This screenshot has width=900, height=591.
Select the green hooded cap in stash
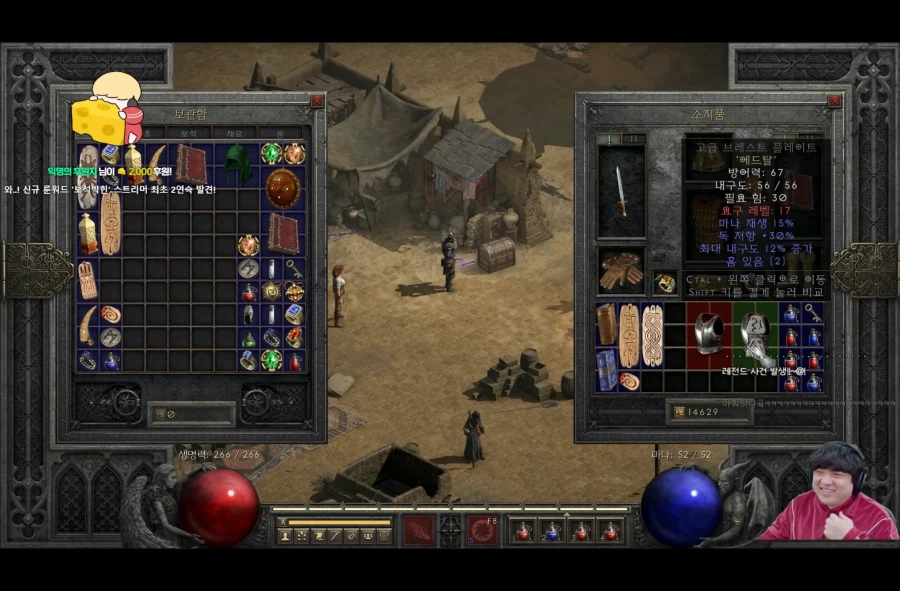click(x=238, y=162)
